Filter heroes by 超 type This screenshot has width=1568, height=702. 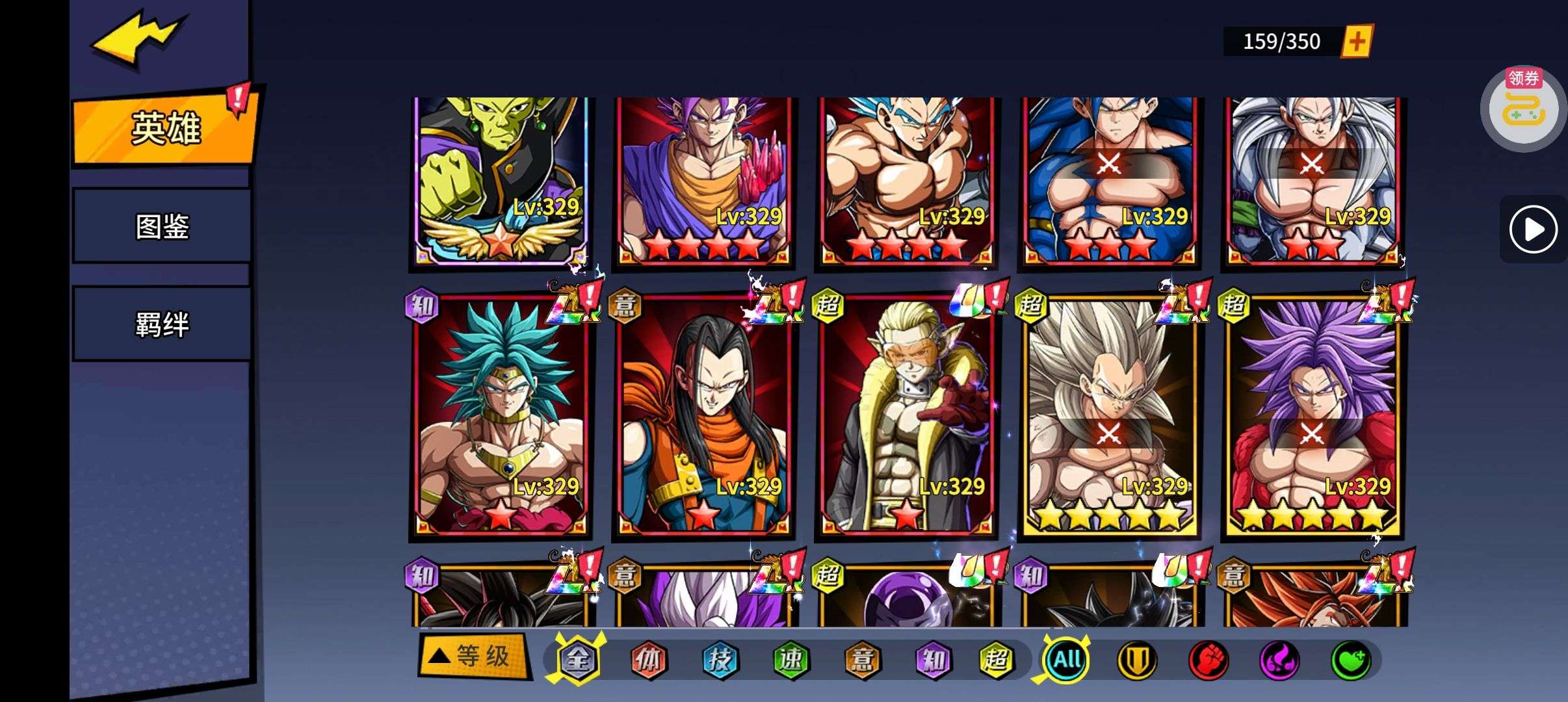click(x=996, y=660)
